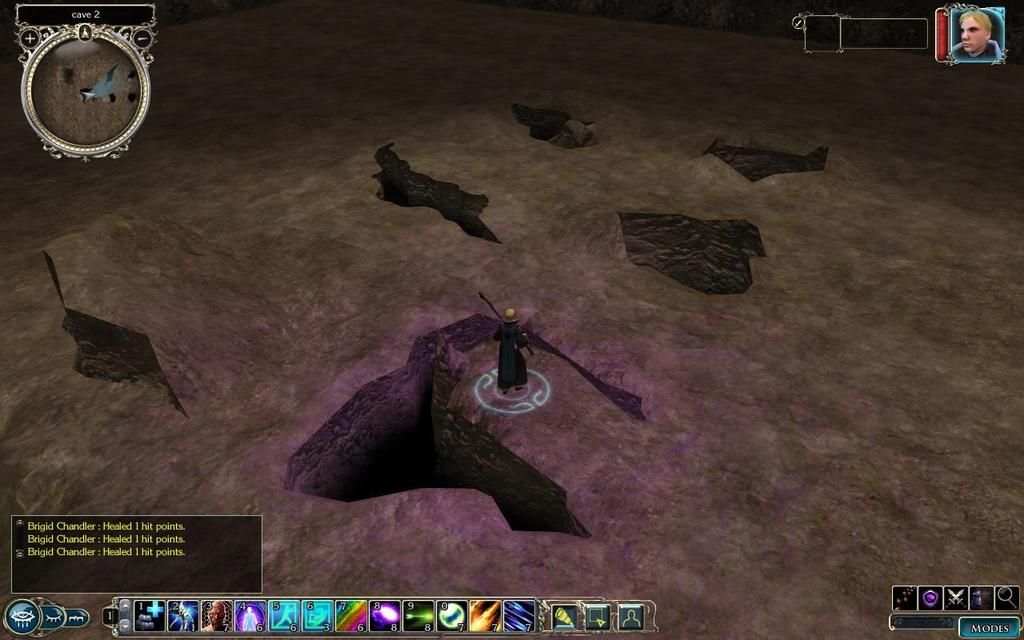Cast the green swirling orb in slot 0
The image size is (1024, 640).
coord(452,615)
